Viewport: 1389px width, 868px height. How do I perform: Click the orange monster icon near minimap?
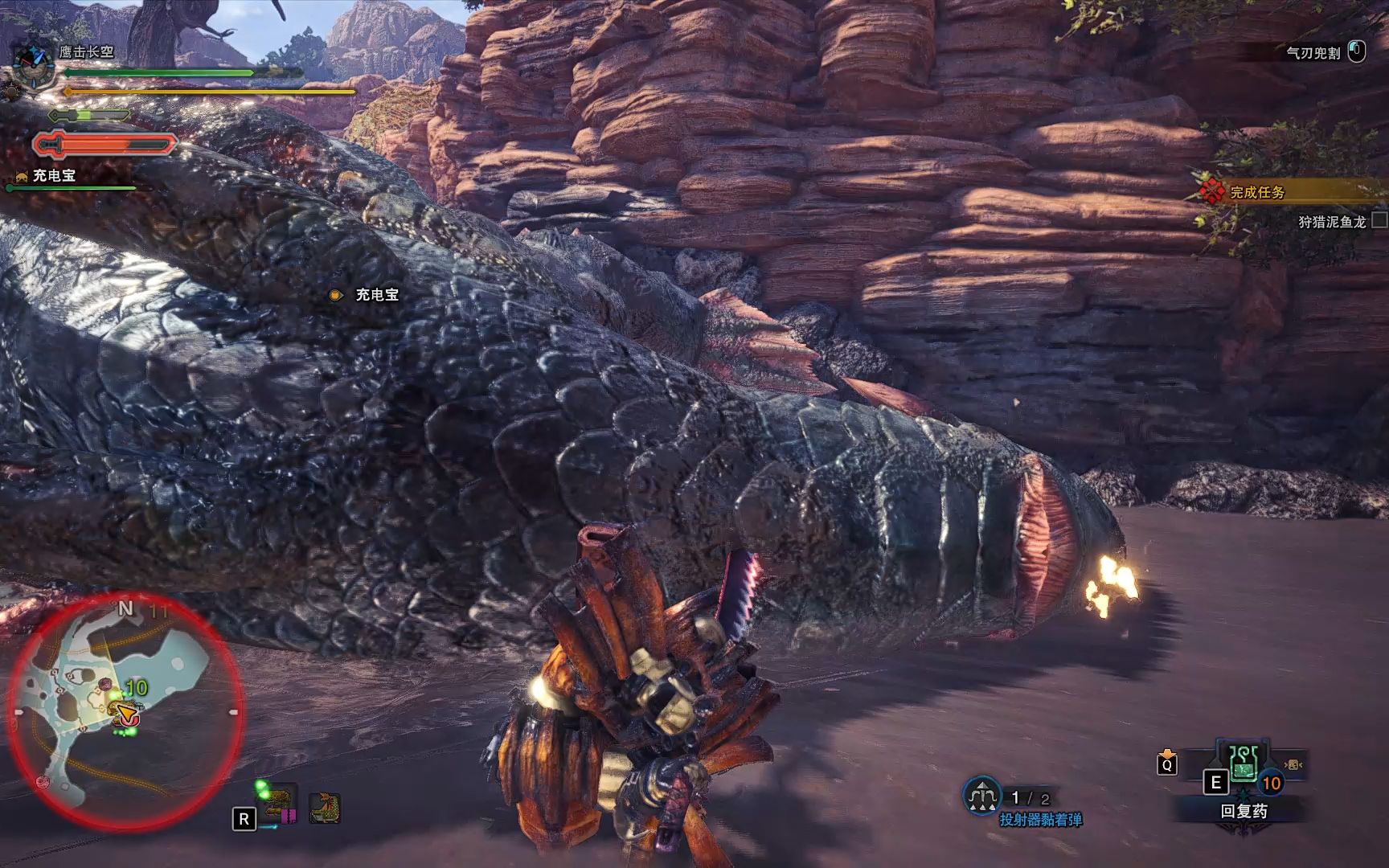coord(325,808)
